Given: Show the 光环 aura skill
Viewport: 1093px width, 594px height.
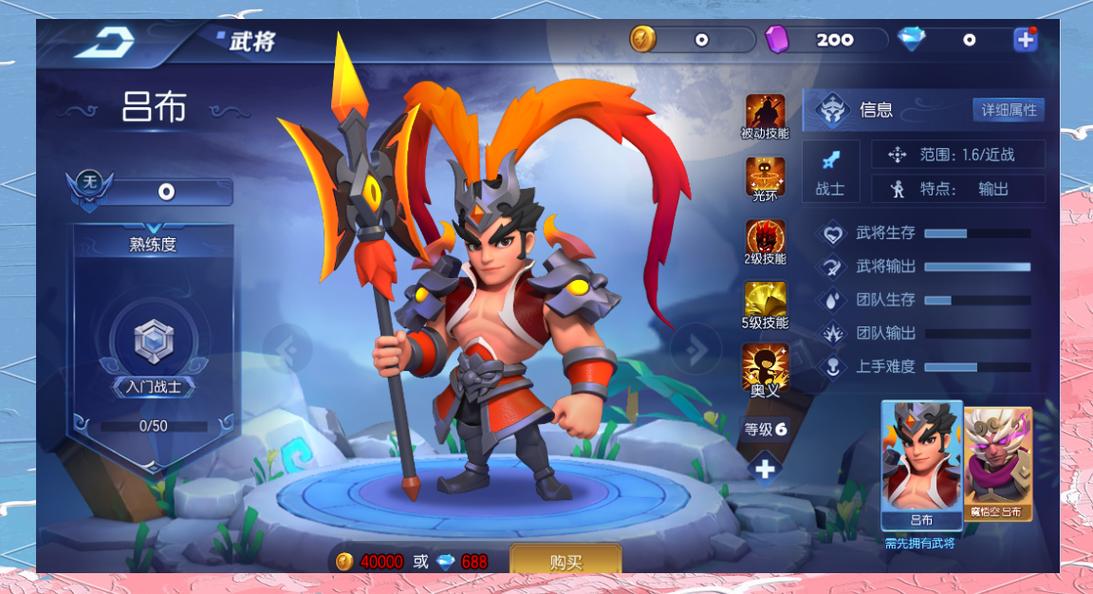Looking at the screenshot, I should coord(765,178).
